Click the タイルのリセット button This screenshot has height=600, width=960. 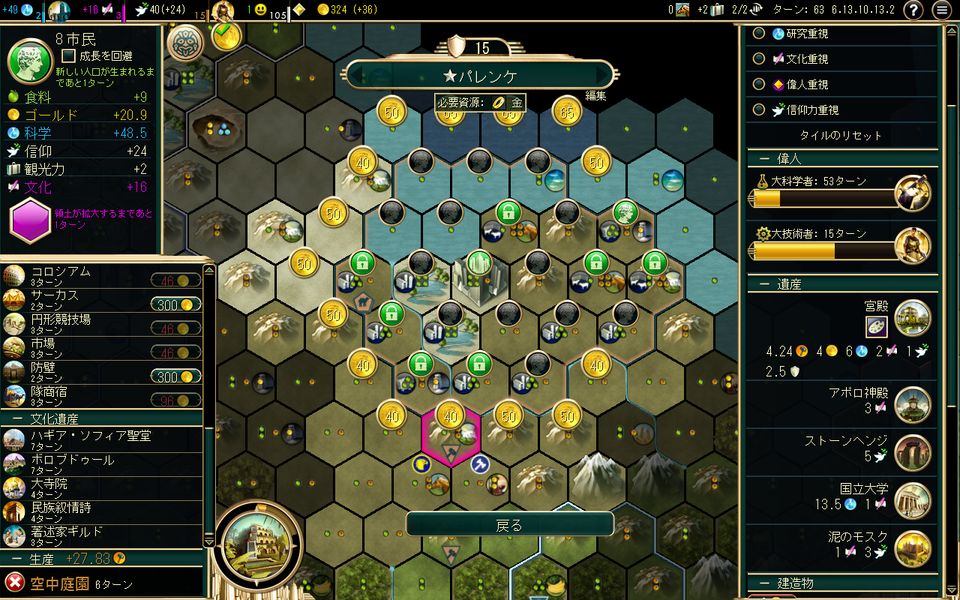click(840, 136)
